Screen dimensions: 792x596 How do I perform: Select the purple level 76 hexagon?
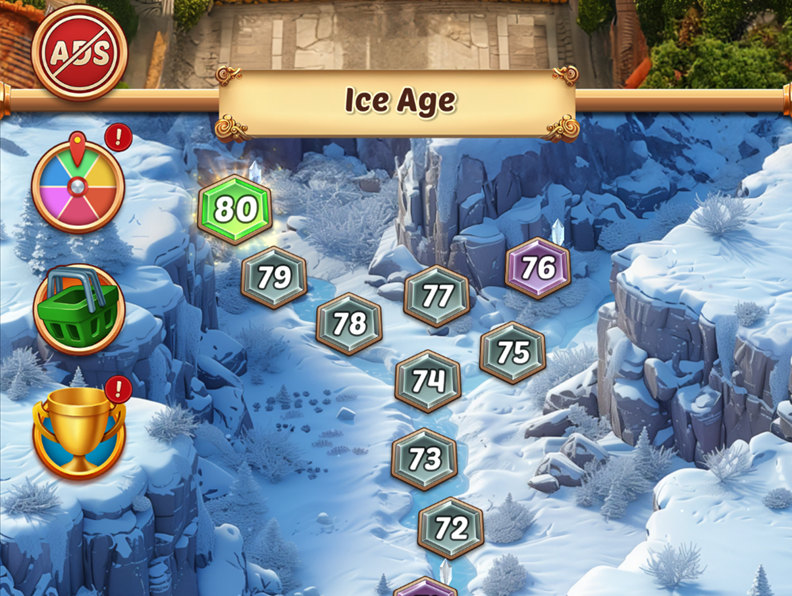coord(538,268)
